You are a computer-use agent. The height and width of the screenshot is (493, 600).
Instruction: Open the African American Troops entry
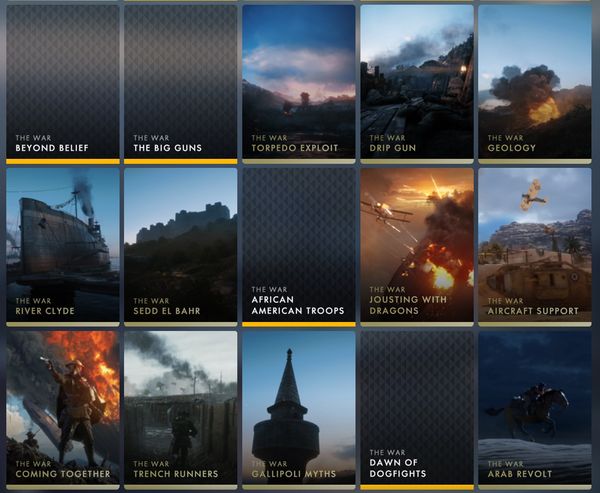coord(298,245)
